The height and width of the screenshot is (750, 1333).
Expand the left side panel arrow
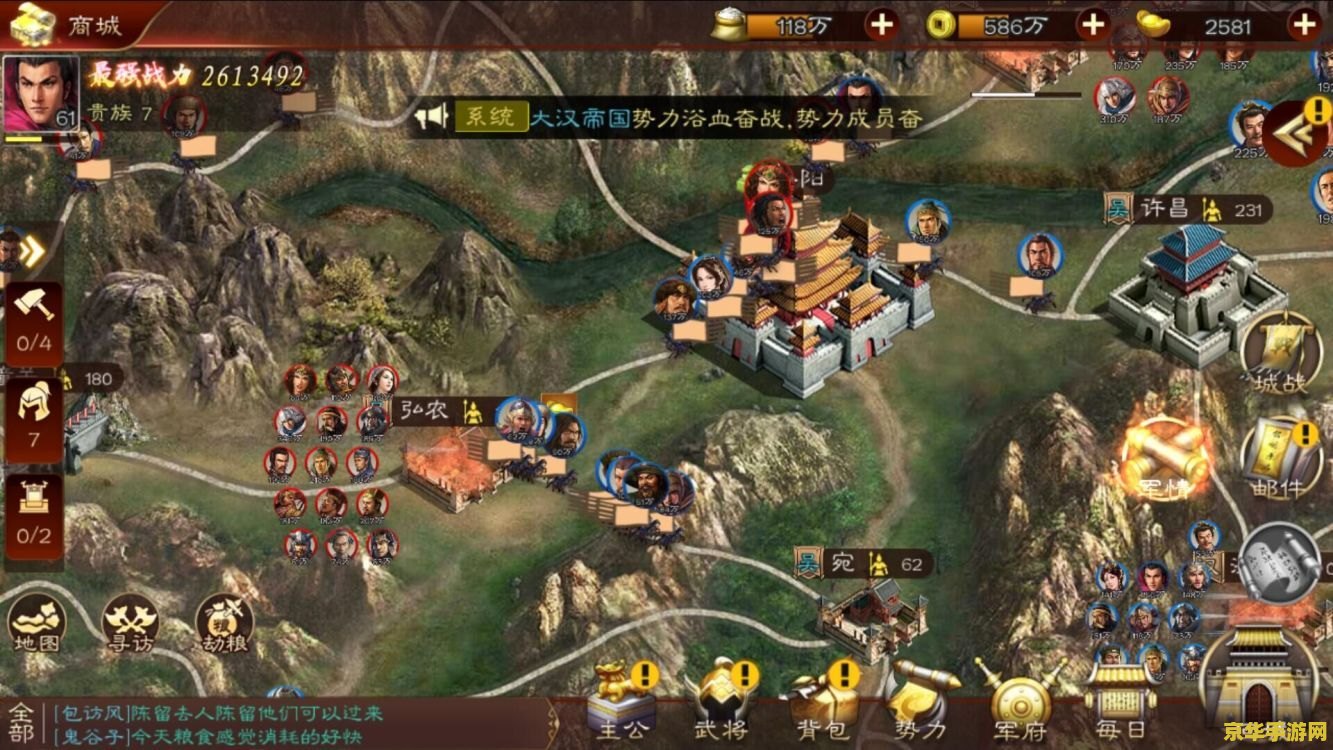31,251
